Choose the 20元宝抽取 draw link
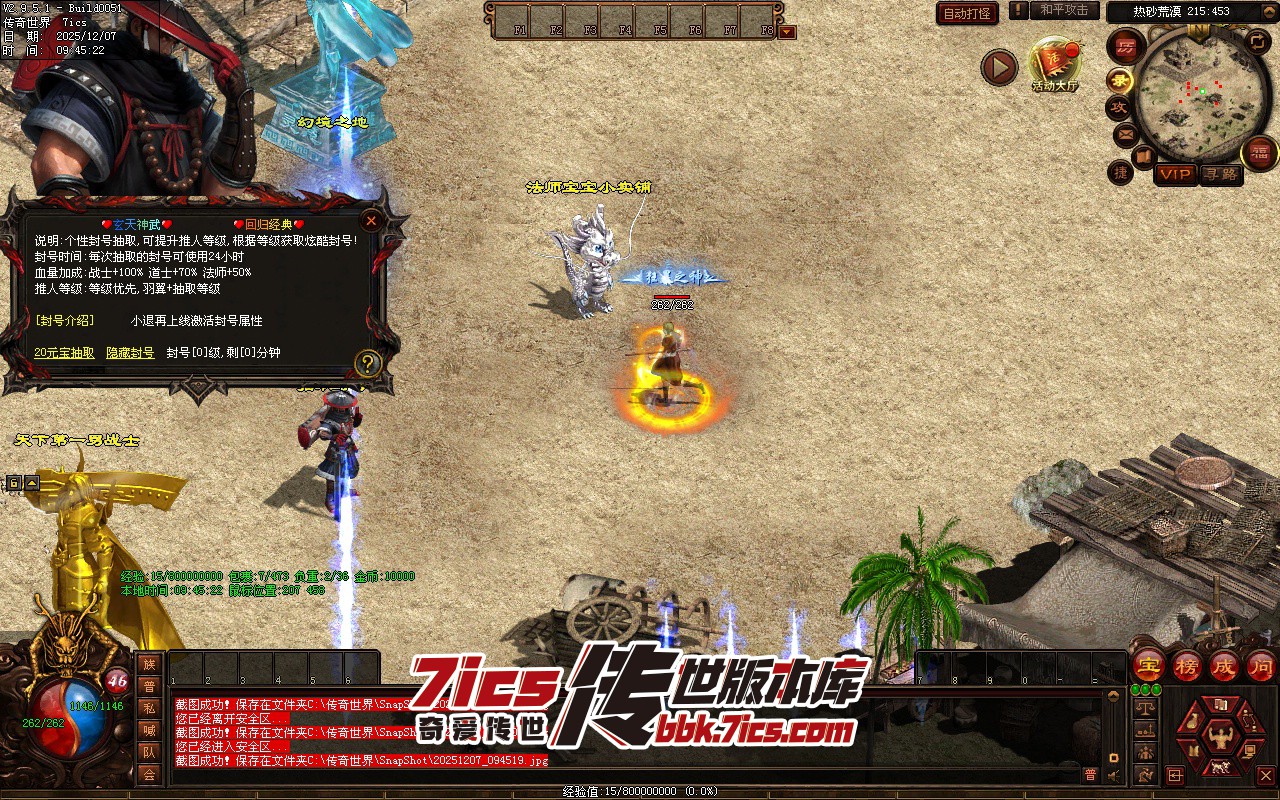This screenshot has height=800, width=1280. [x=64, y=353]
